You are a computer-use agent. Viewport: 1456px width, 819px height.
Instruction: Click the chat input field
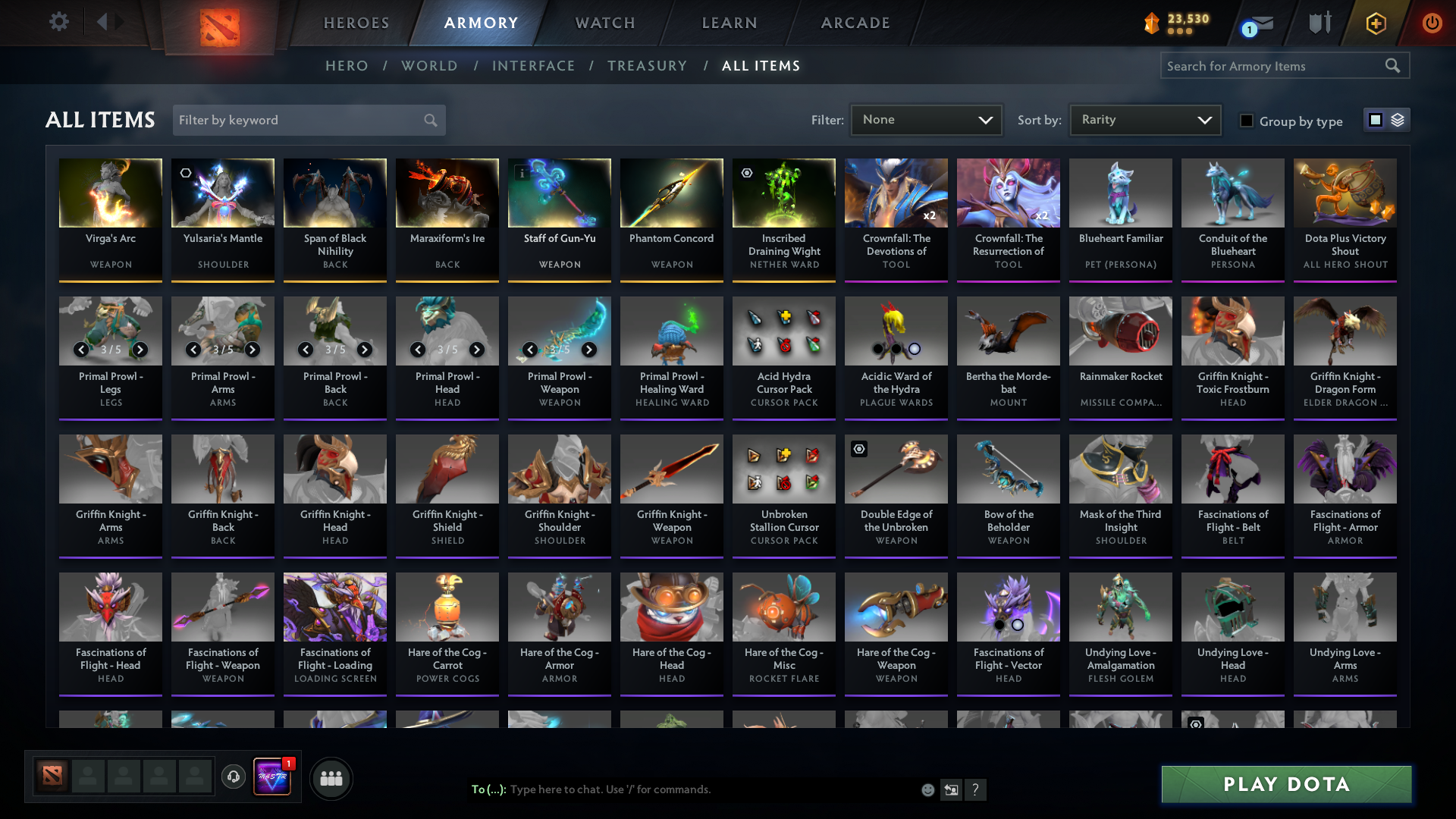click(682, 789)
